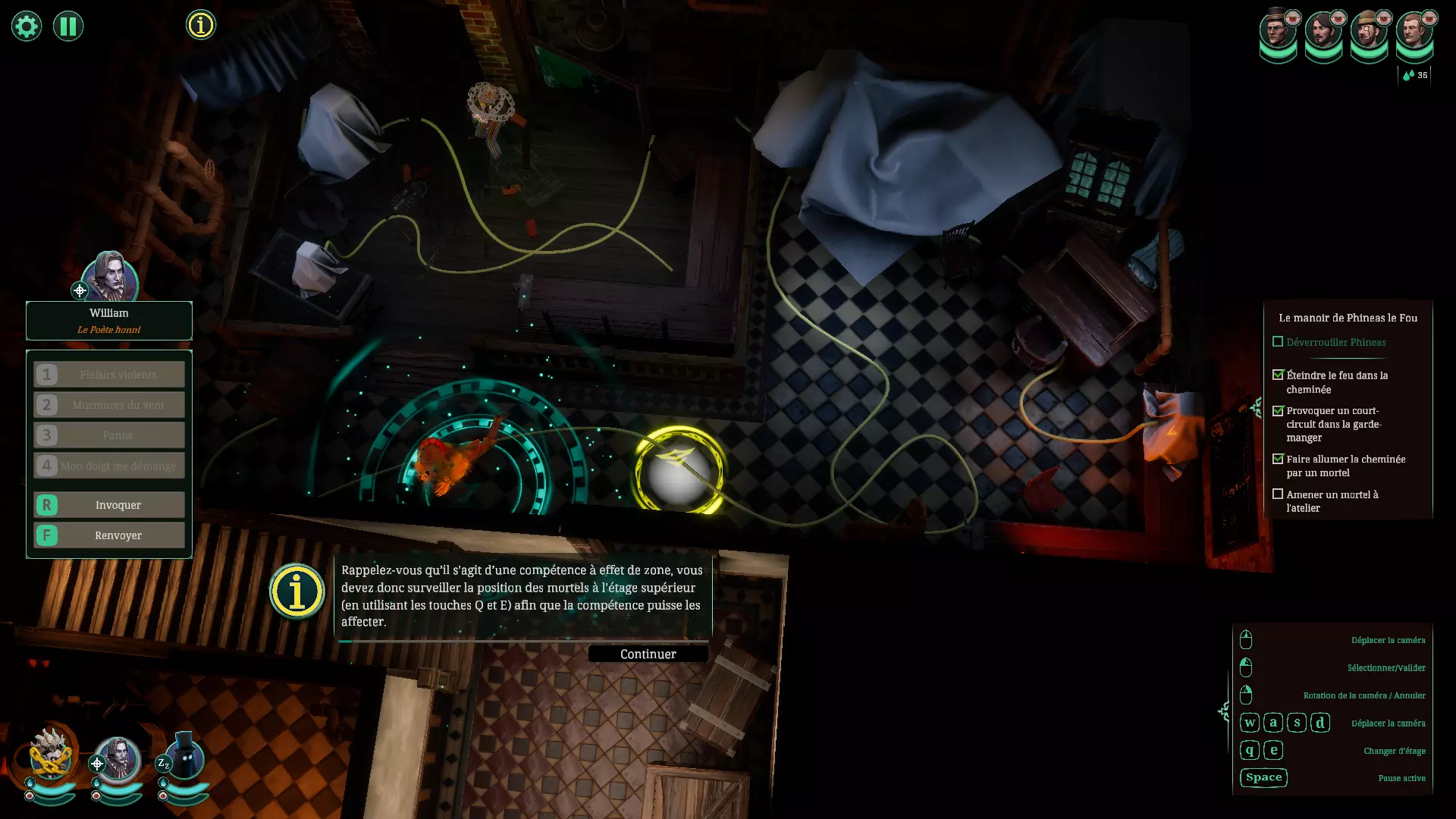1456x819 pixels.
Task: Click William's large portrait above the skill panel
Action: pyautogui.click(x=110, y=277)
